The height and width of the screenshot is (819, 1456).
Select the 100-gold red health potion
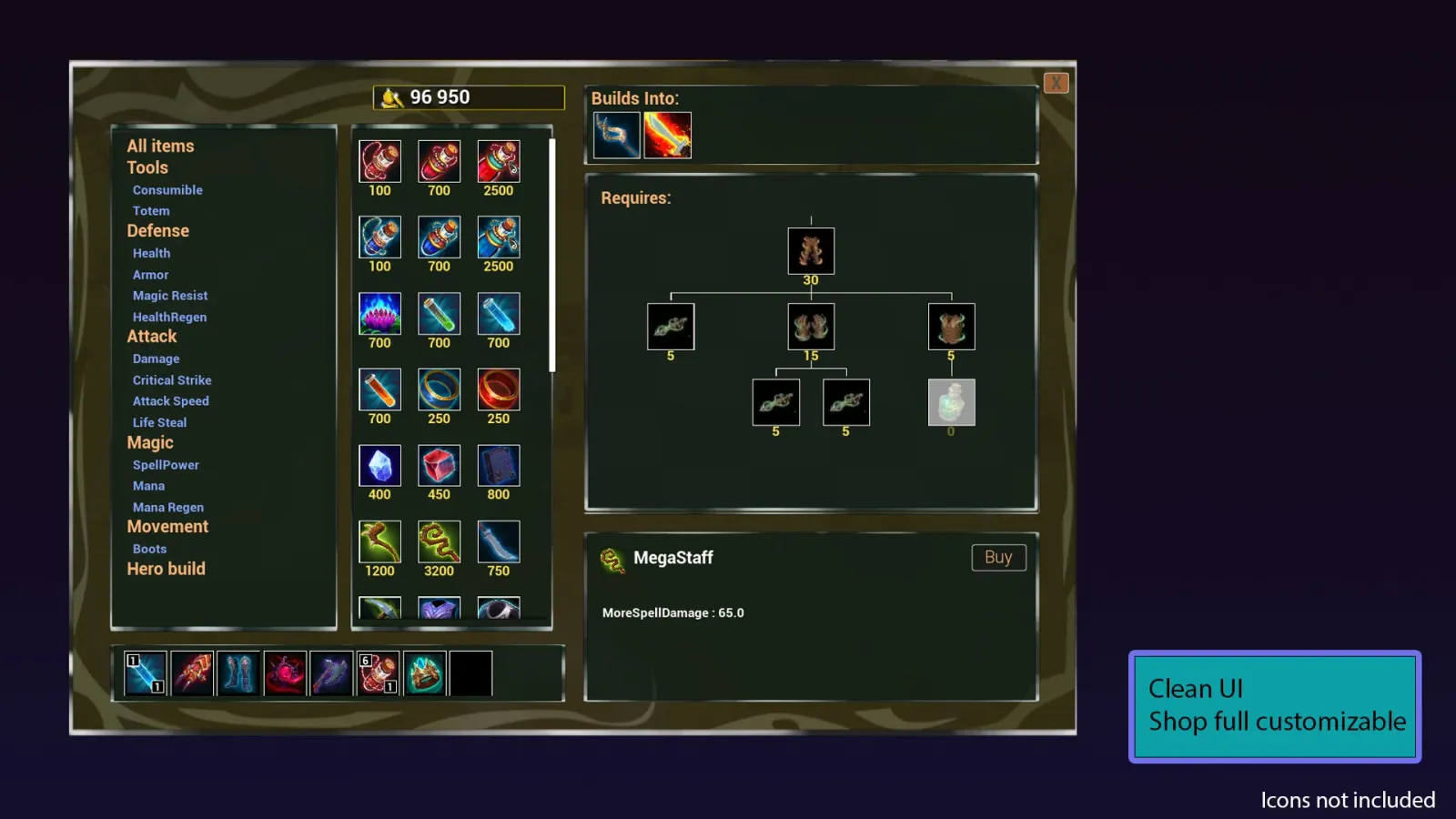pos(379,162)
